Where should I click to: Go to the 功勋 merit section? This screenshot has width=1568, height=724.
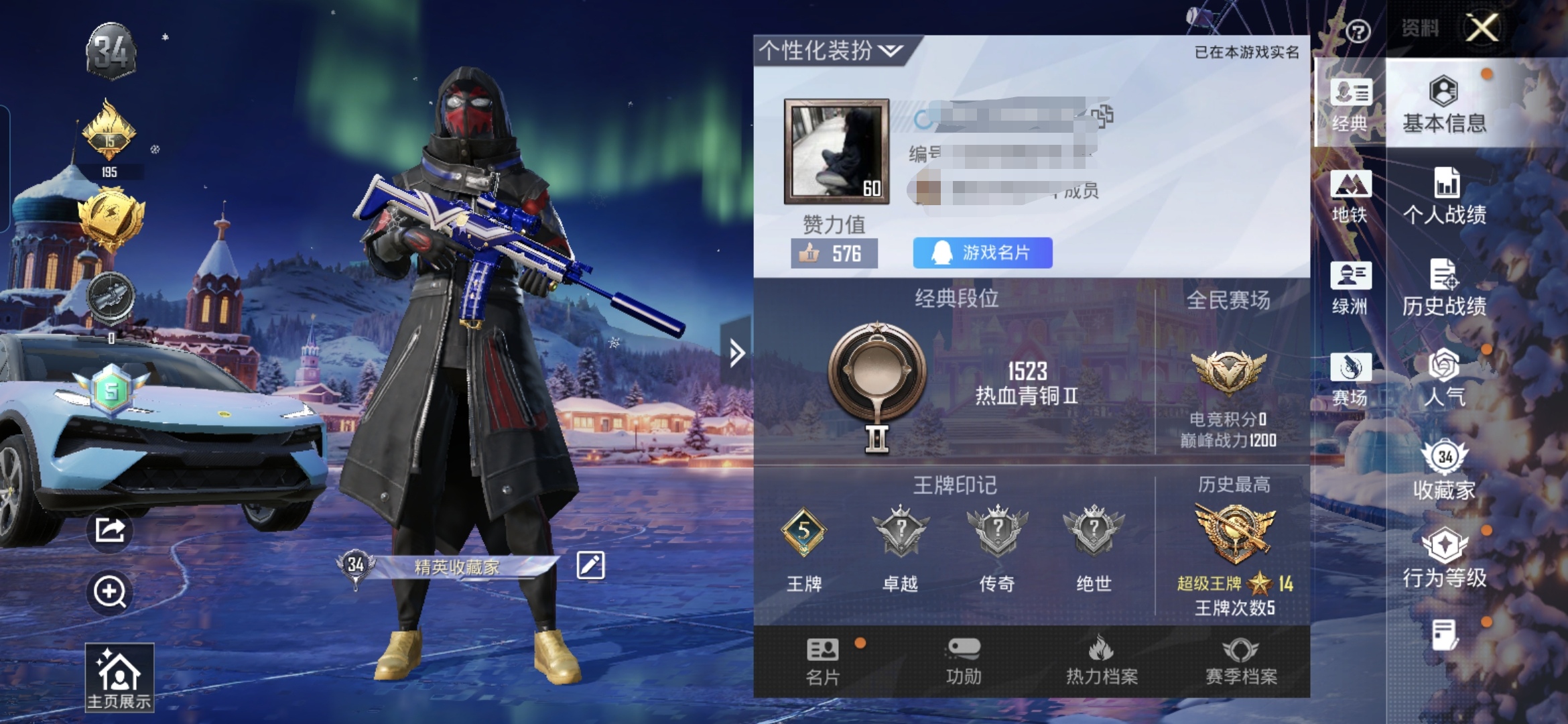964,662
